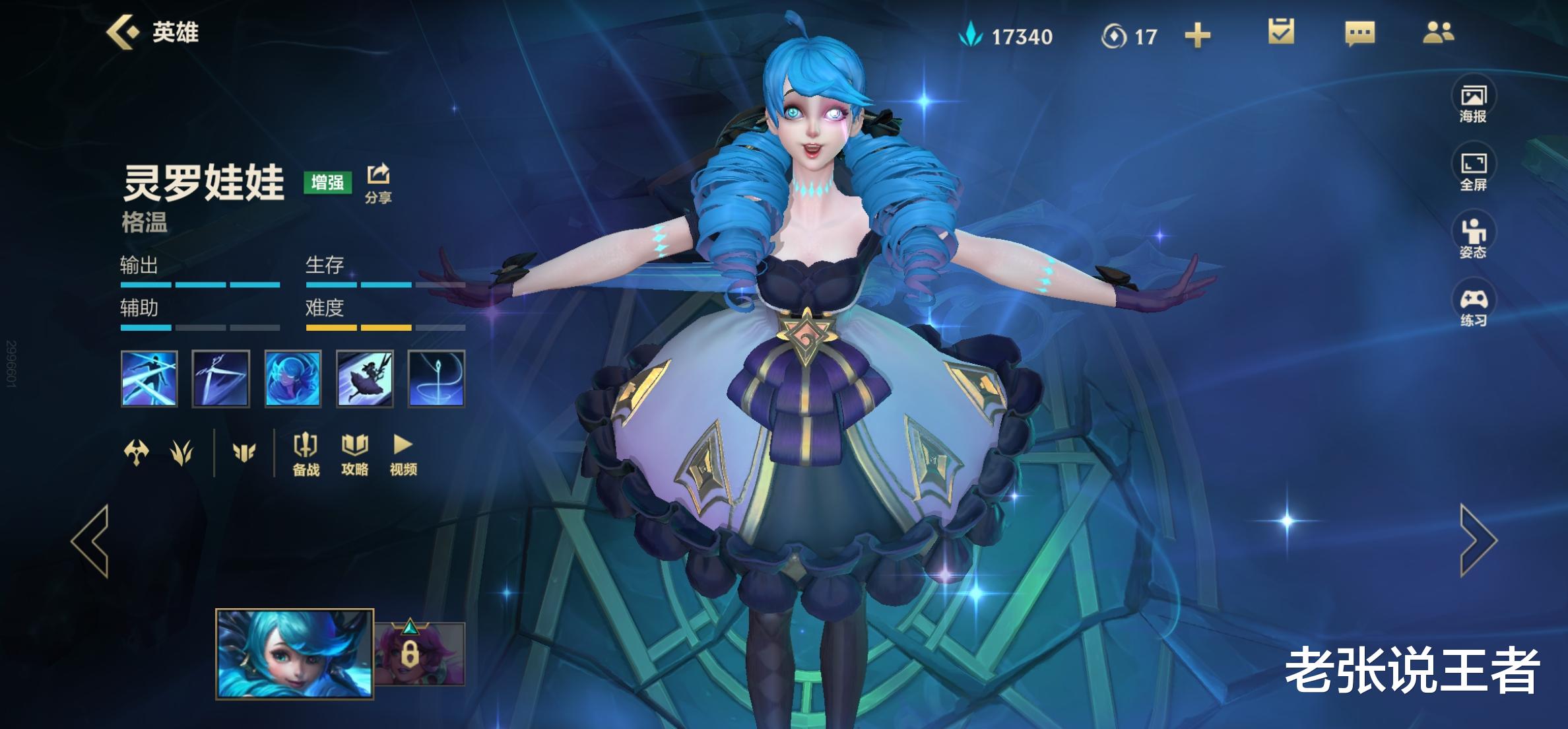
Task: Open the 备战 loadout setup
Action: [306, 454]
